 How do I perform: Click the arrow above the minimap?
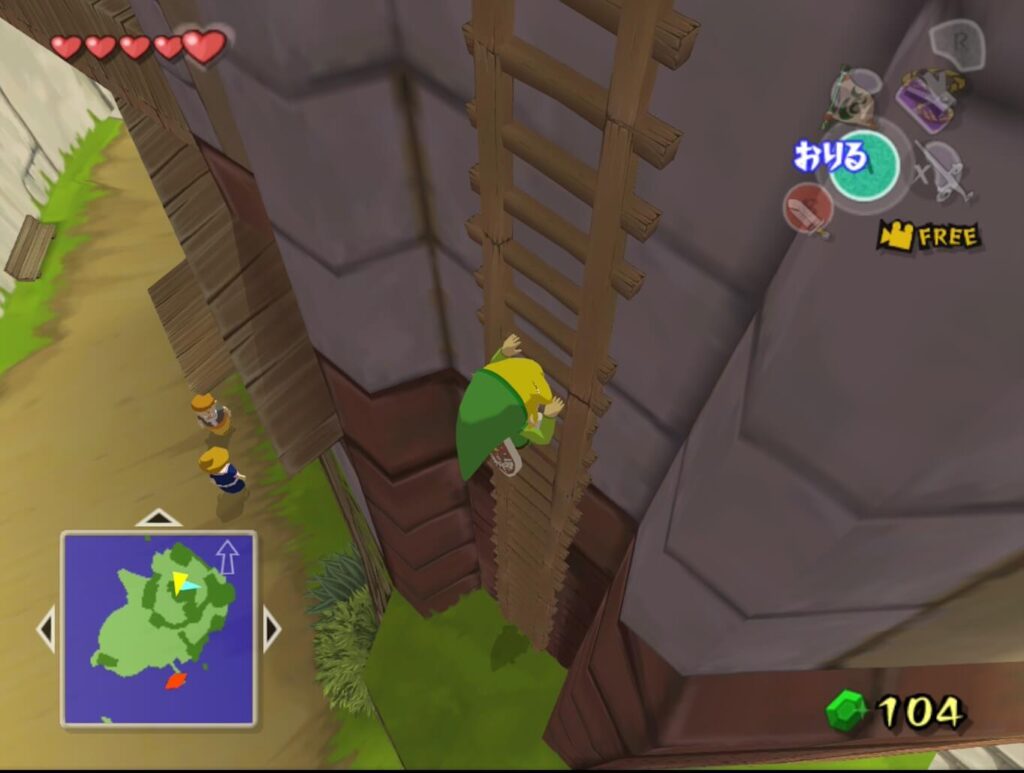pos(158,517)
